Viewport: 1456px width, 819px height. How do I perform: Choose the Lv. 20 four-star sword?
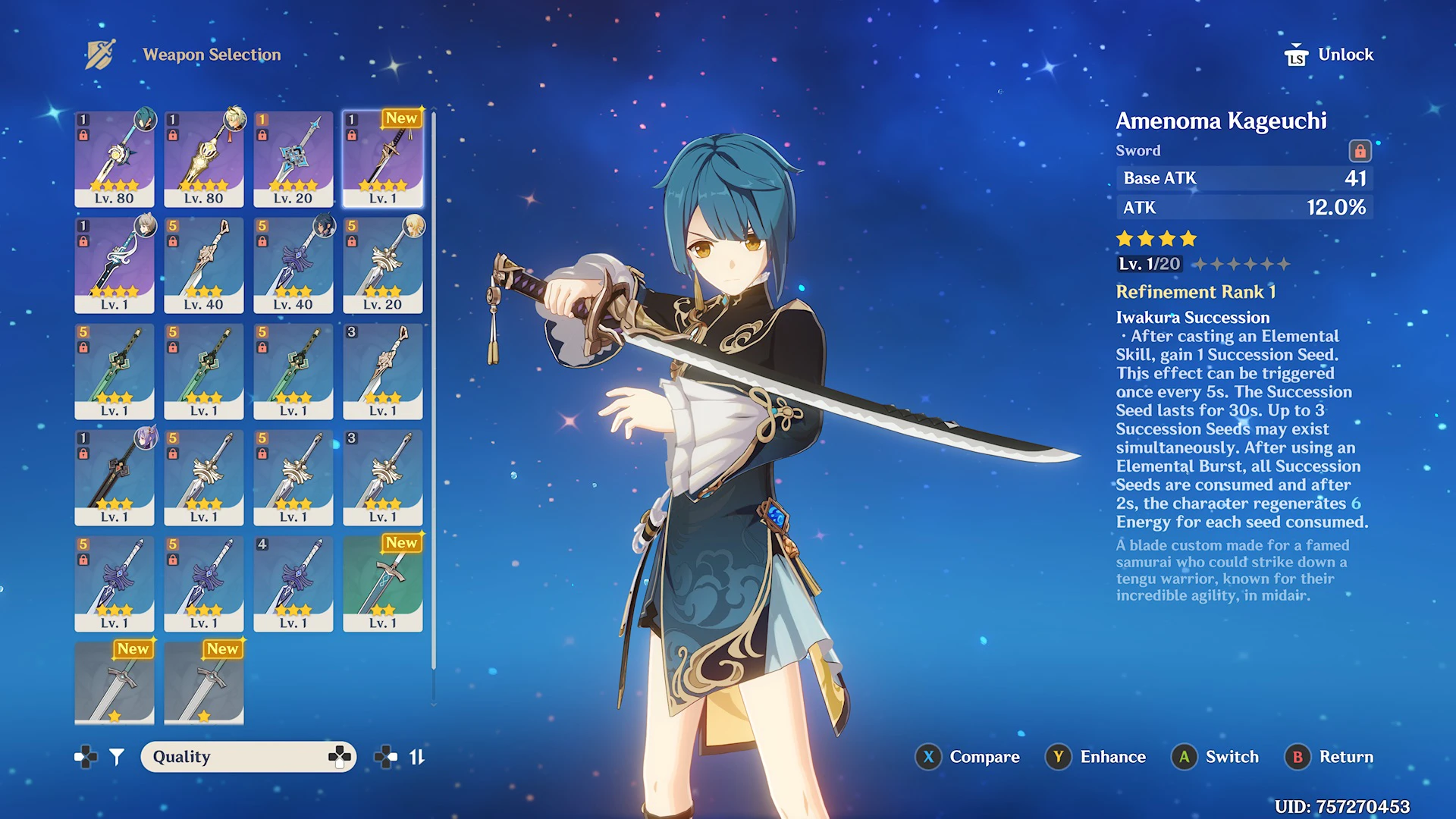tap(293, 158)
